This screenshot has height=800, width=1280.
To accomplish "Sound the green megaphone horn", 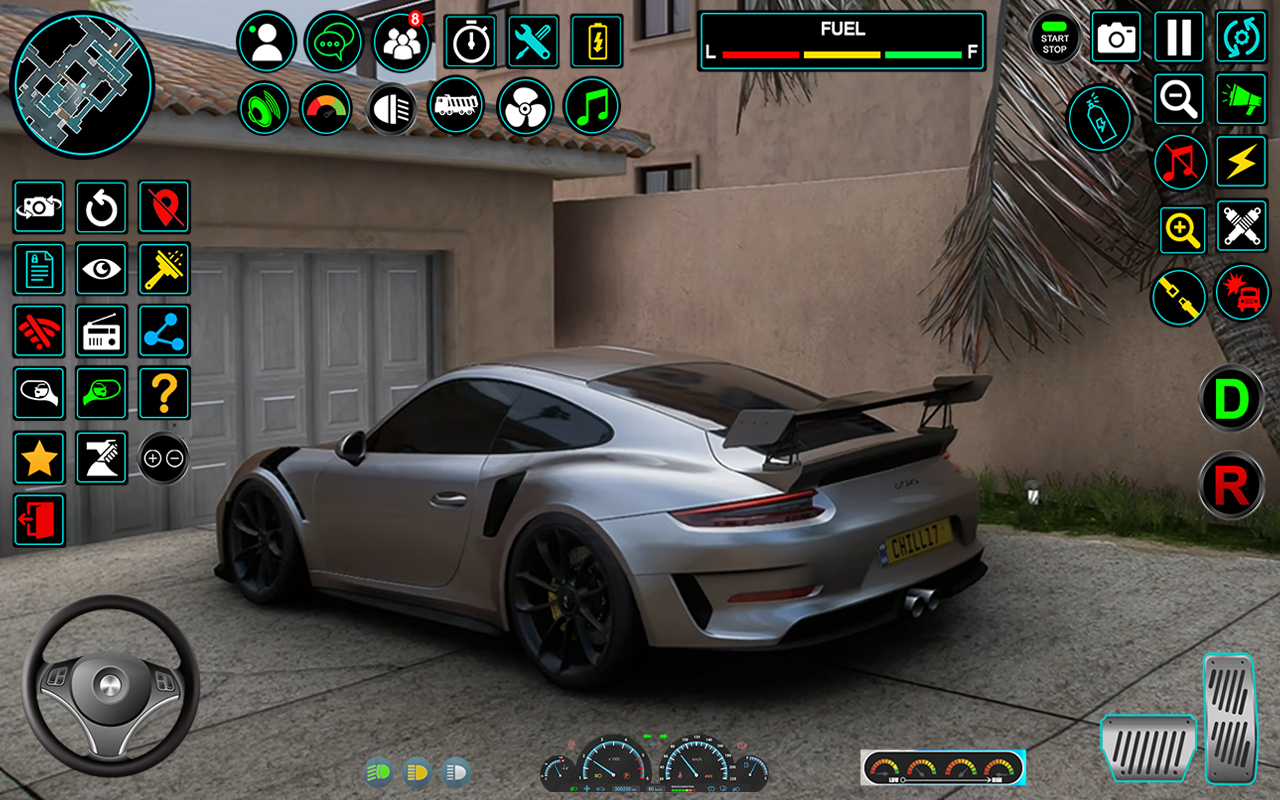I will 1241,99.
